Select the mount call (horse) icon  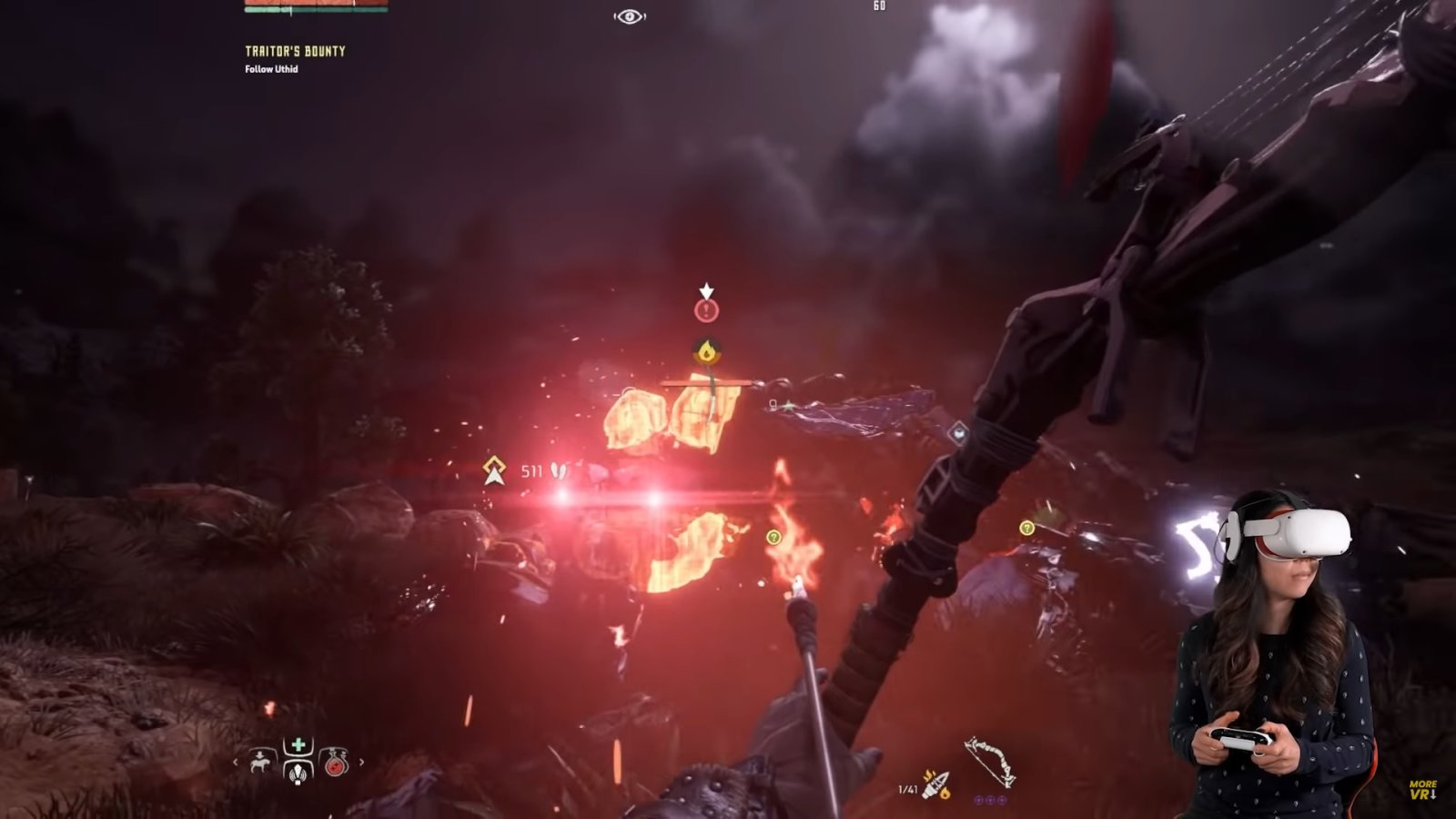pyautogui.click(x=259, y=764)
